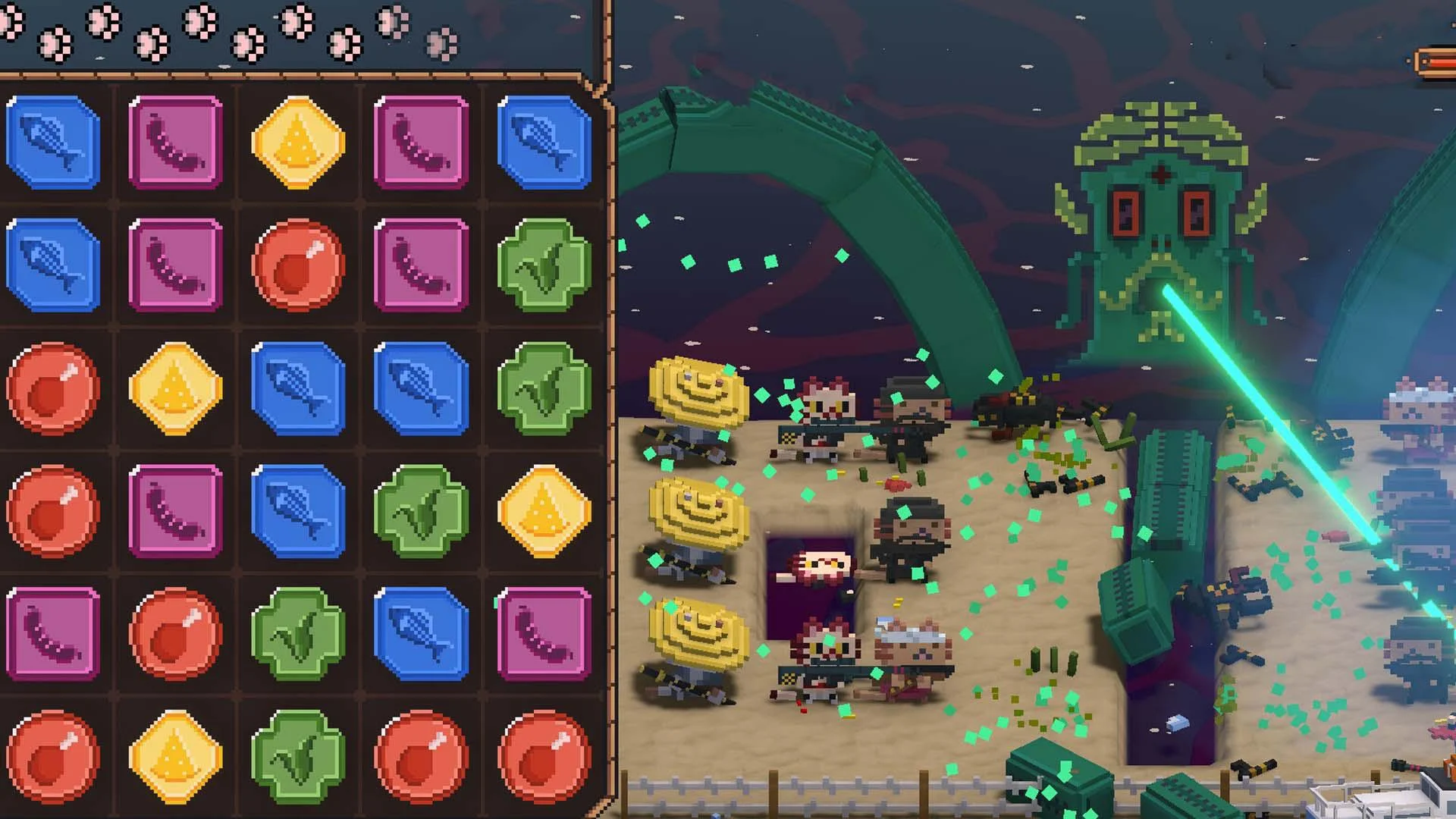The height and width of the screenshot is (819, 1456).
Task: Expand the paw print counter strip at top left
Action: coord(227,30)
